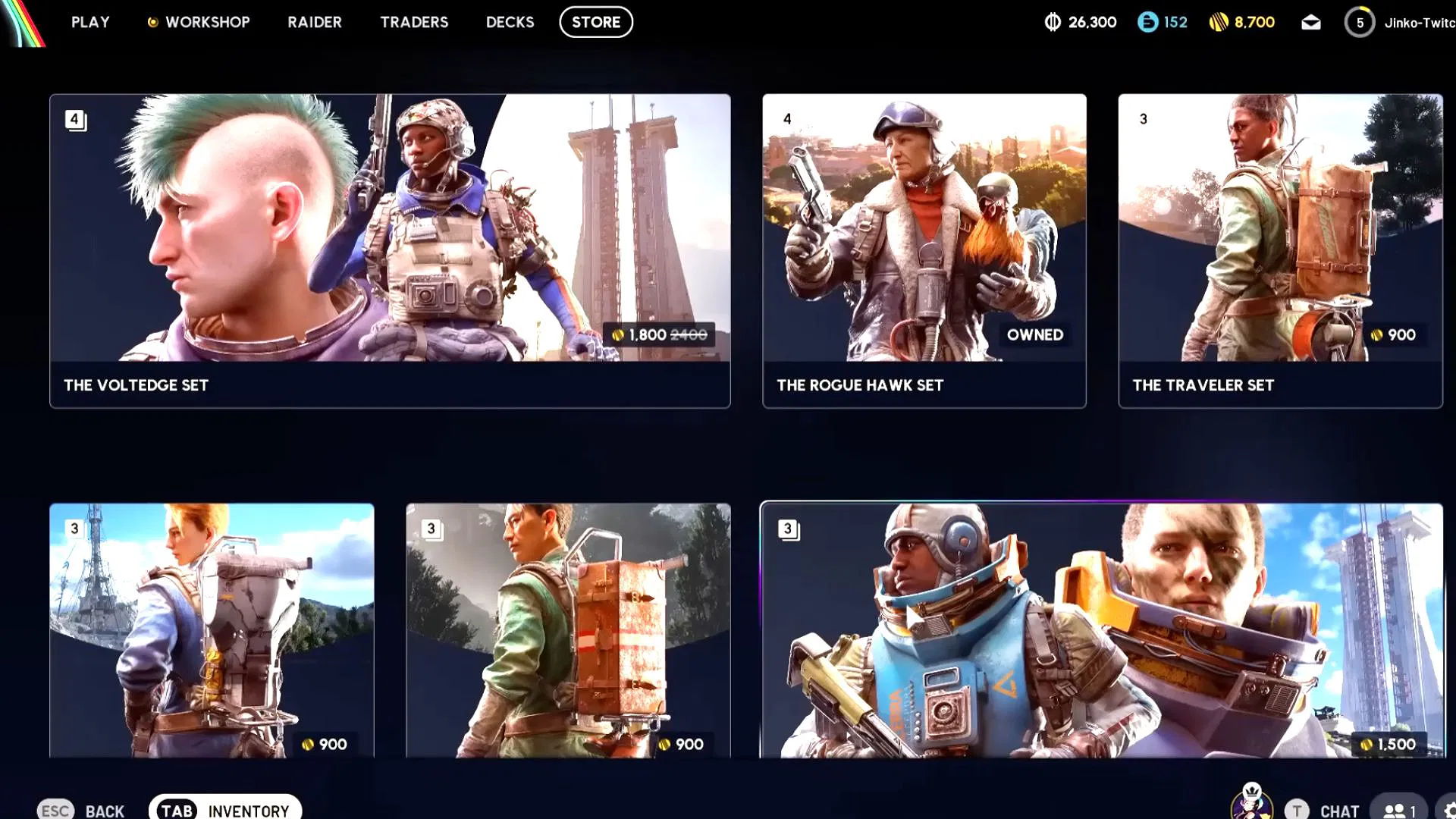This screenshot has width=1456, height=819.
Task: Click the white coin currency icon
Action: point(1053,22)
